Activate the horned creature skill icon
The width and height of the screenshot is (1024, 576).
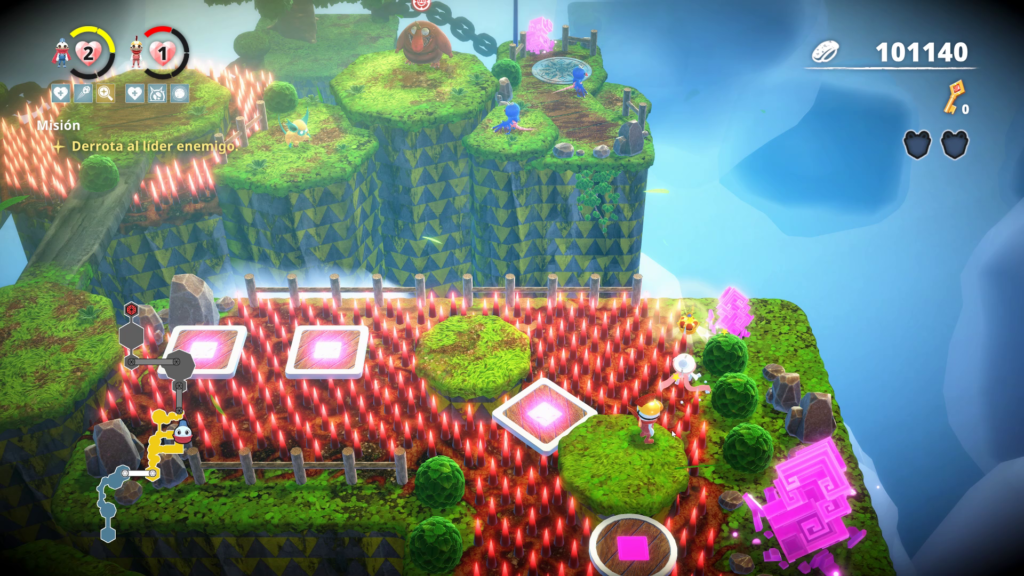tap(157, 93)
